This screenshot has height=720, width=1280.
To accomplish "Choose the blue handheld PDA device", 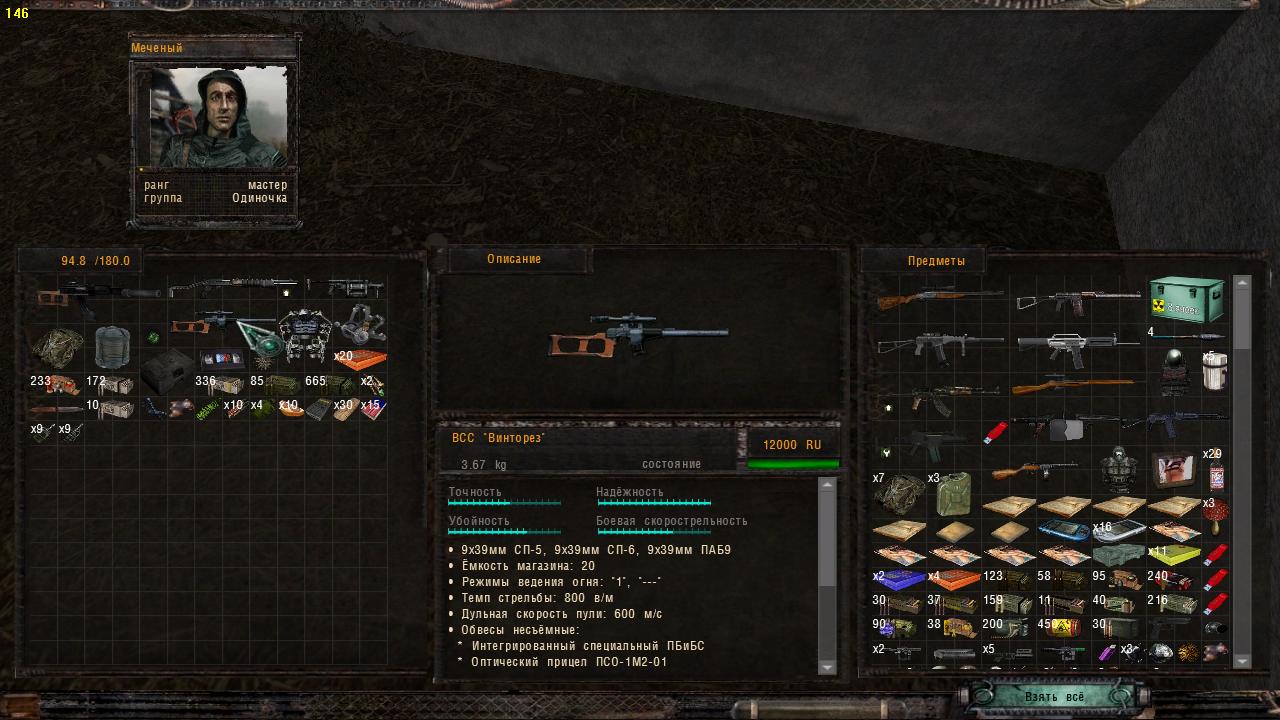I will (1062, 530).
